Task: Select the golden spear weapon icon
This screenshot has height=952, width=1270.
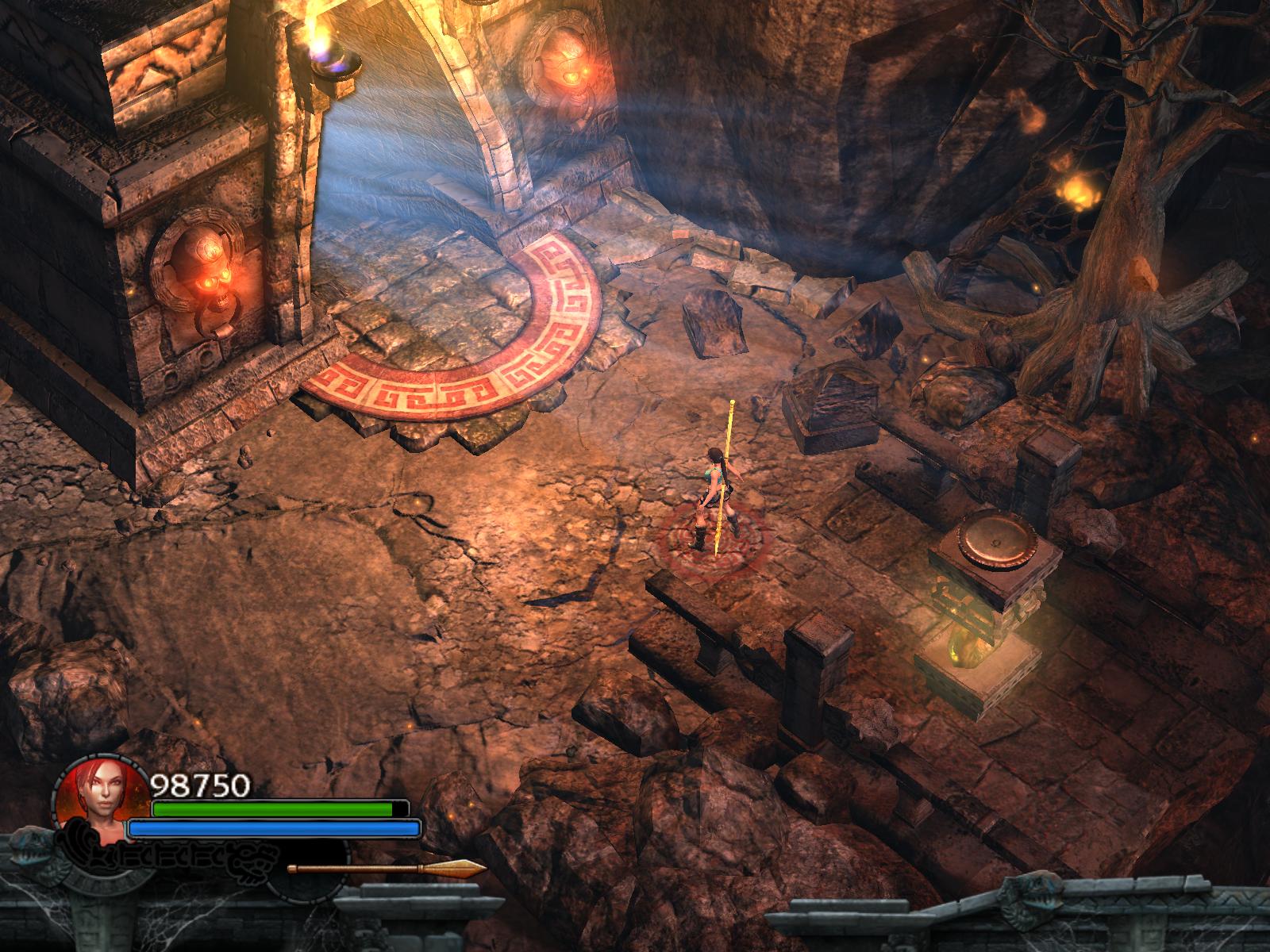Action: click(387, 869)
